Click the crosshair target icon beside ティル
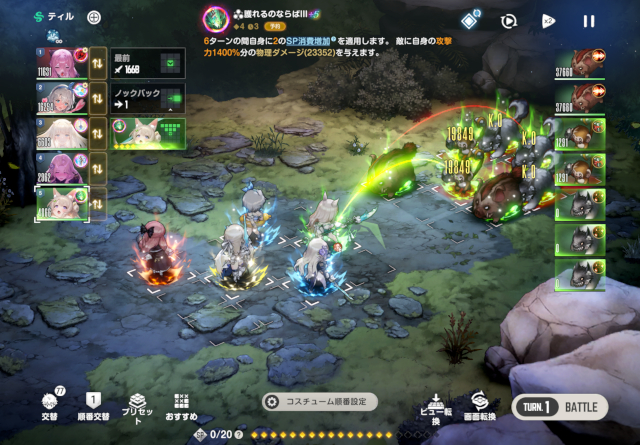This screenshot has width=640, height=445. [x=94, y=17]
